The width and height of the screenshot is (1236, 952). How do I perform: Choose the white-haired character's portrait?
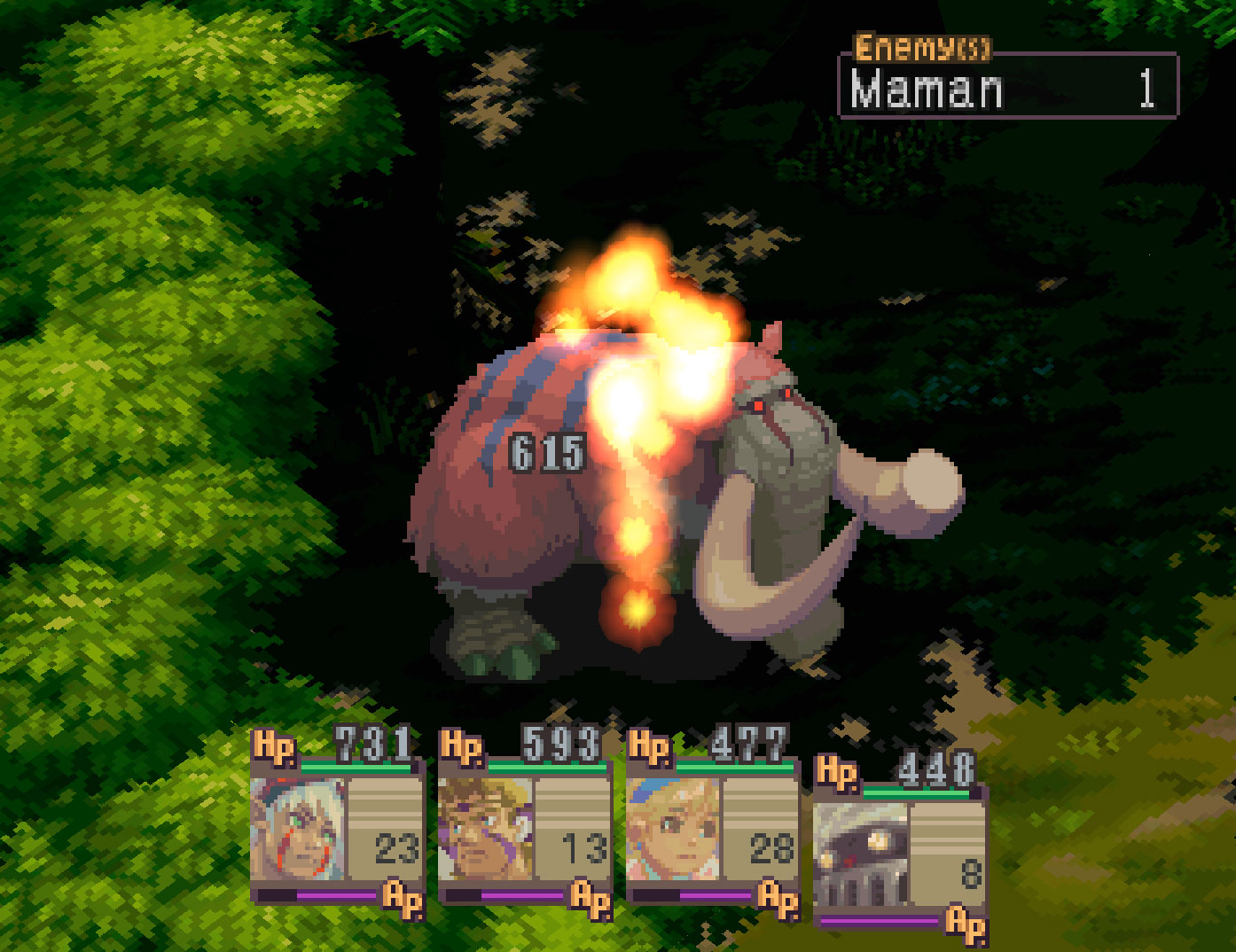pos(298,830)
